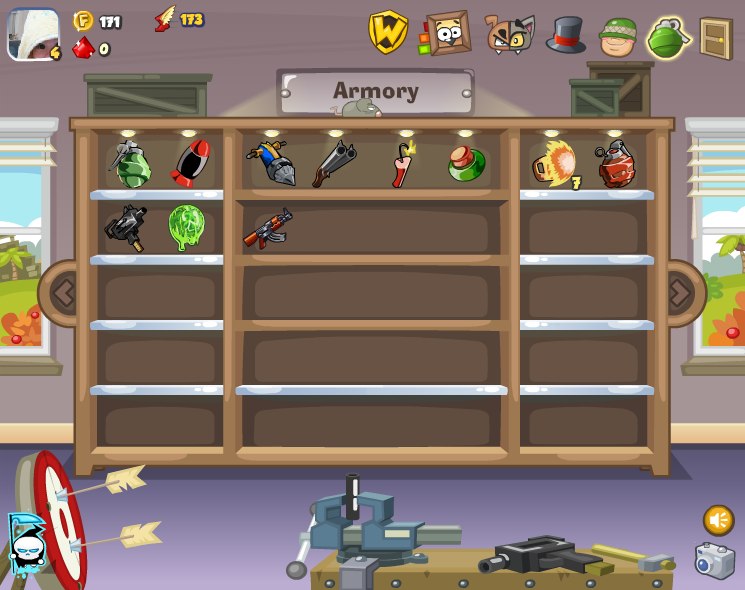Open the yellow W shield menu

click(387, 32)
